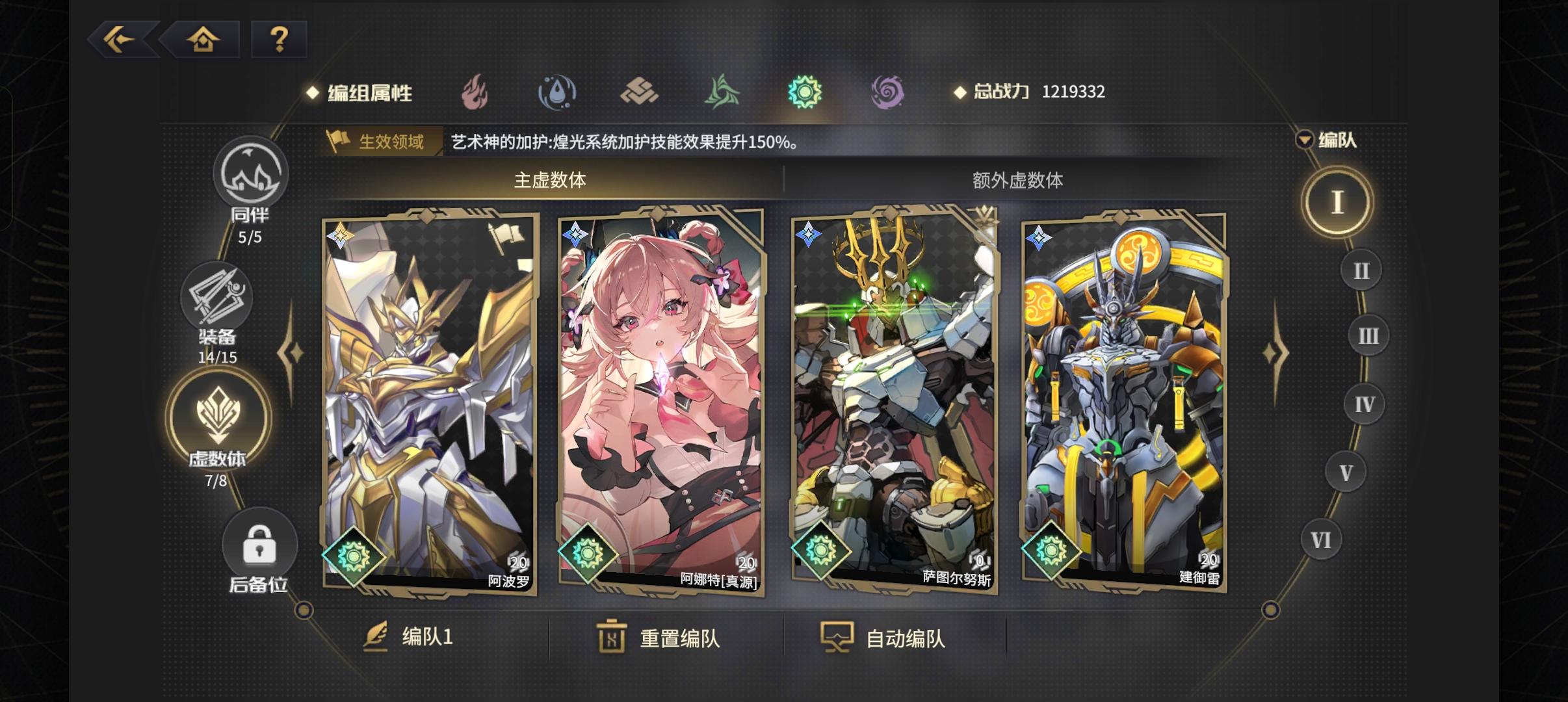Click the wind element icon
This screenshot has height=702, width=1568.
point(722,91)
